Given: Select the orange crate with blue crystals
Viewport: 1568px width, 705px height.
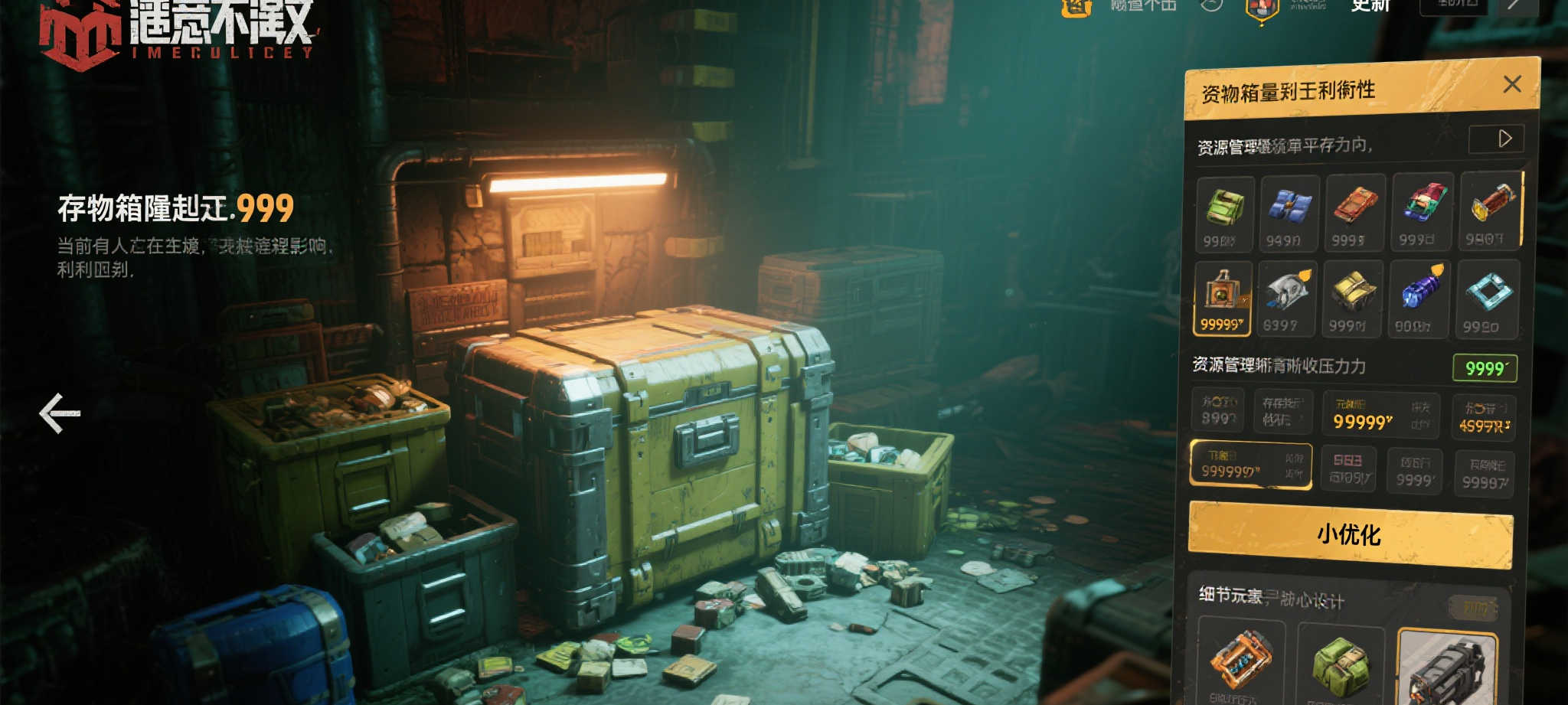Looking at the screenshot, I should (x=1241, y=660).
